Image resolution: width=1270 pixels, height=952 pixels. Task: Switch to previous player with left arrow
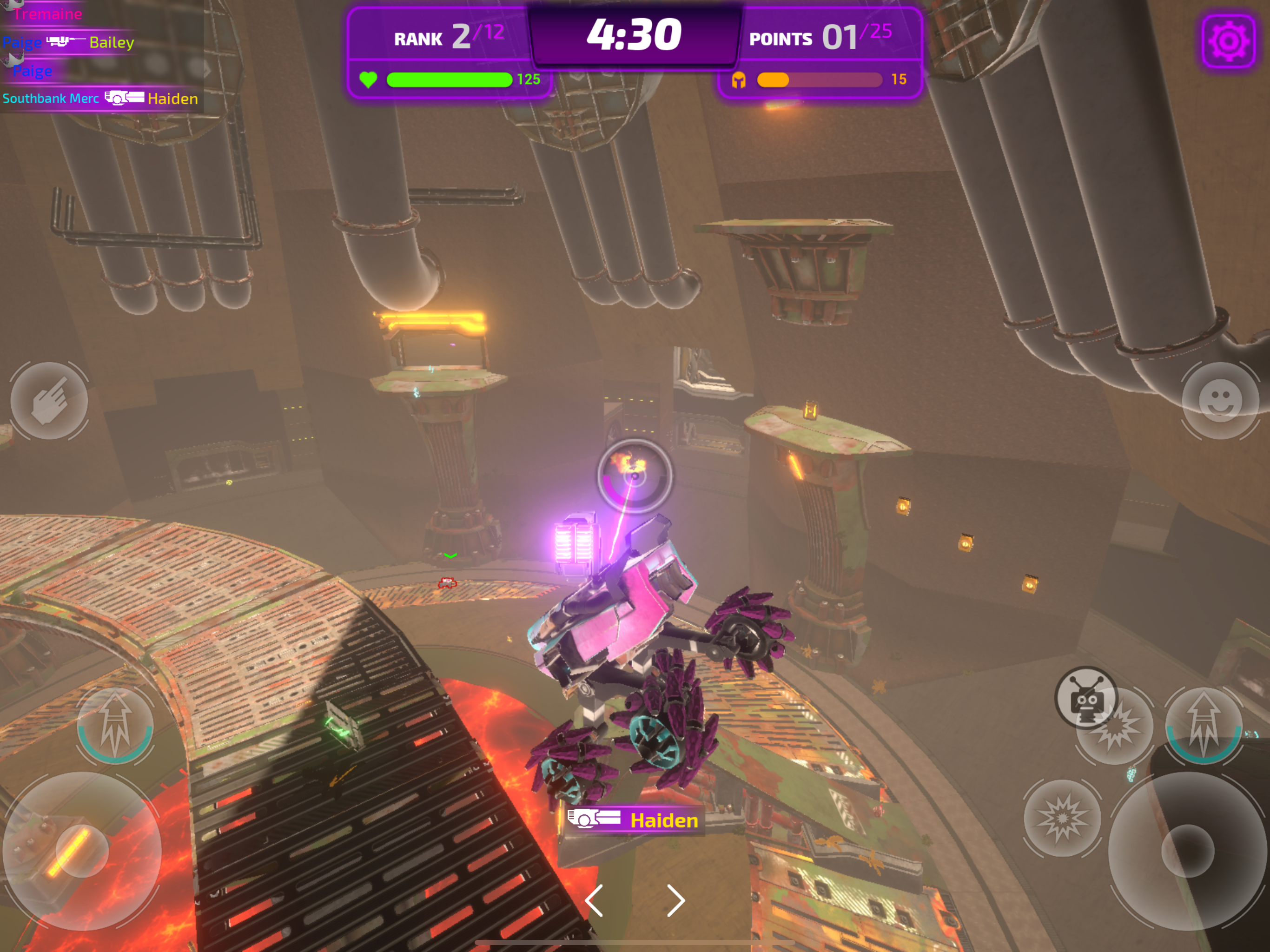[x=594, y=900]
